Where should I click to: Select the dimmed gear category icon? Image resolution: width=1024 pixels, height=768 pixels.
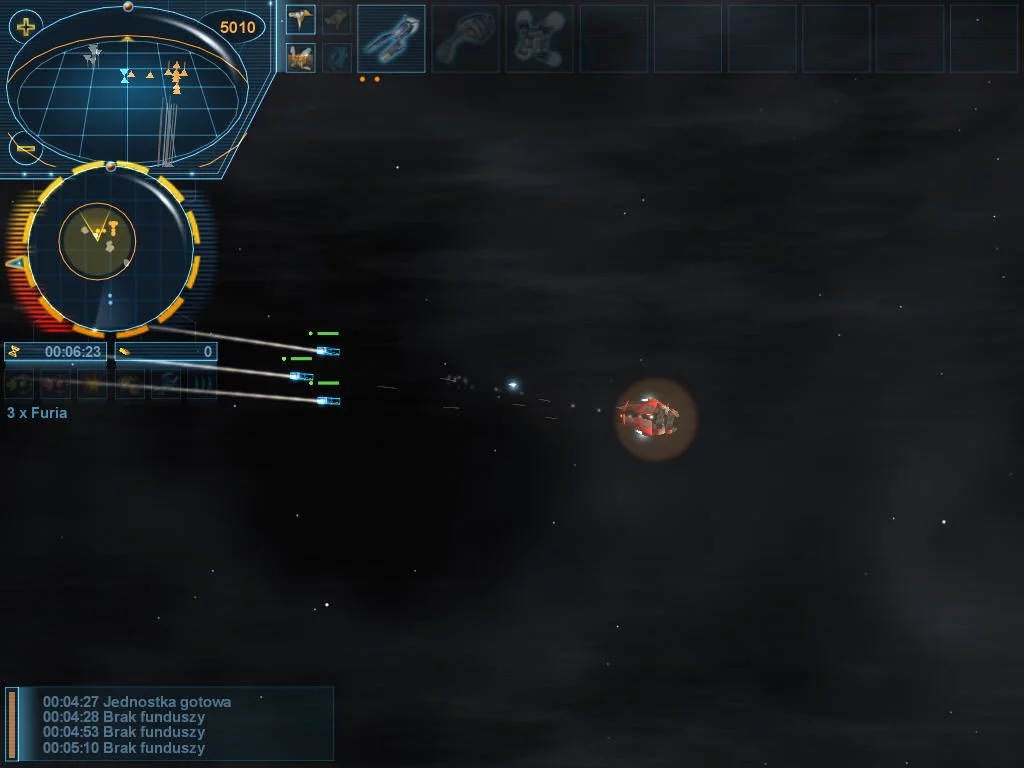pyautogui.click(x=337, y=57)
